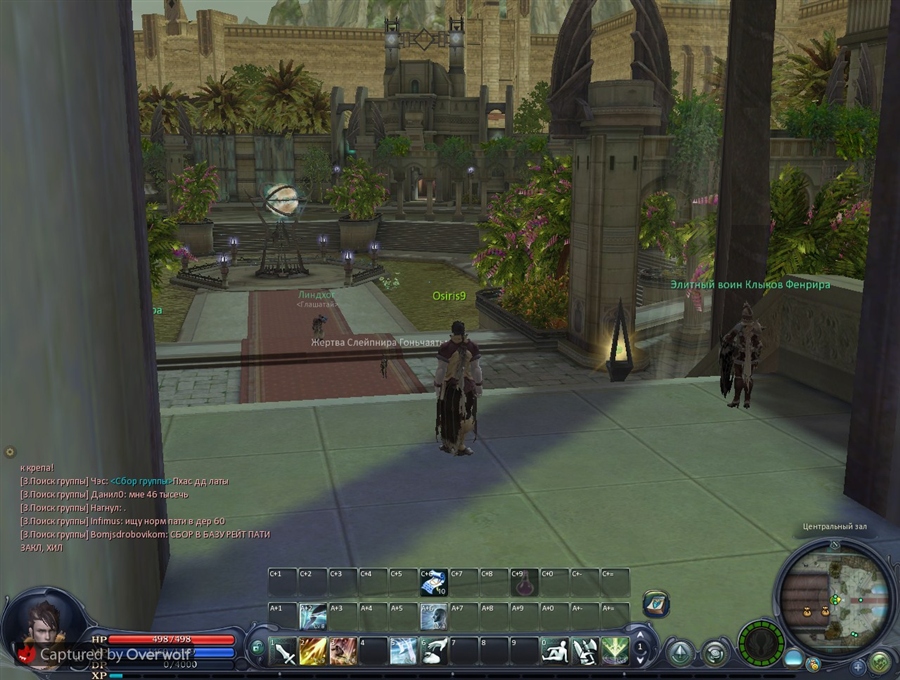
Task: Select the dark potion flask slot
Action: coord(523,582)
